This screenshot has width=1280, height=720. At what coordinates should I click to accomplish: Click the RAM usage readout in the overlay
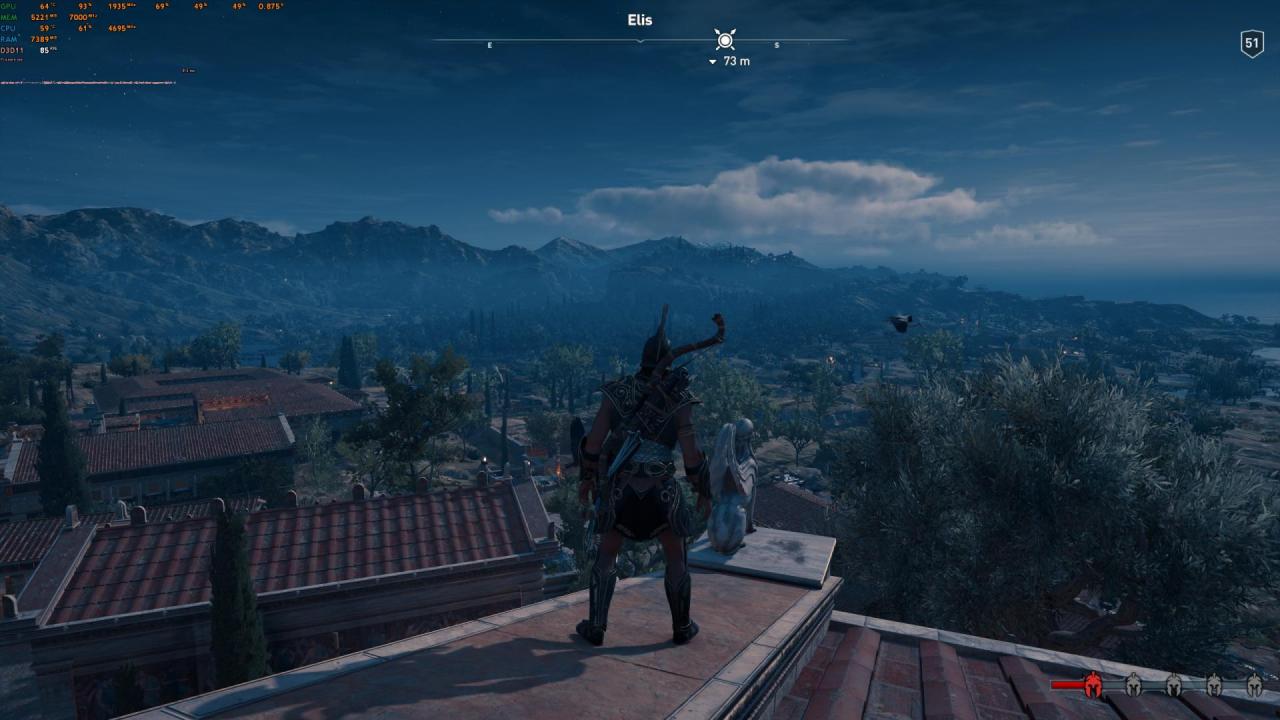pos(40,38)
